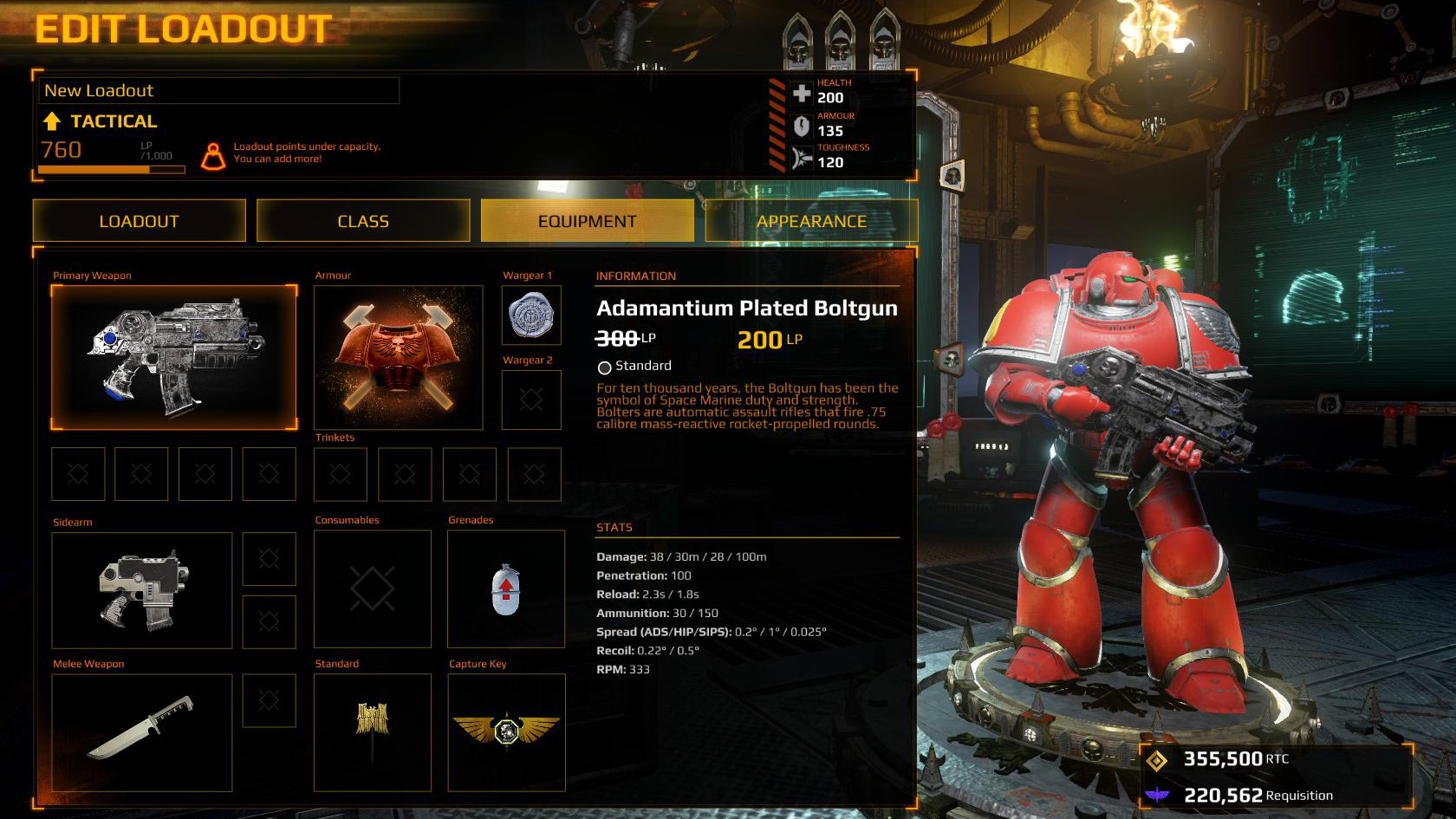Choose the red Armour slot
The image size is (1456, 819).
(398, 357)
